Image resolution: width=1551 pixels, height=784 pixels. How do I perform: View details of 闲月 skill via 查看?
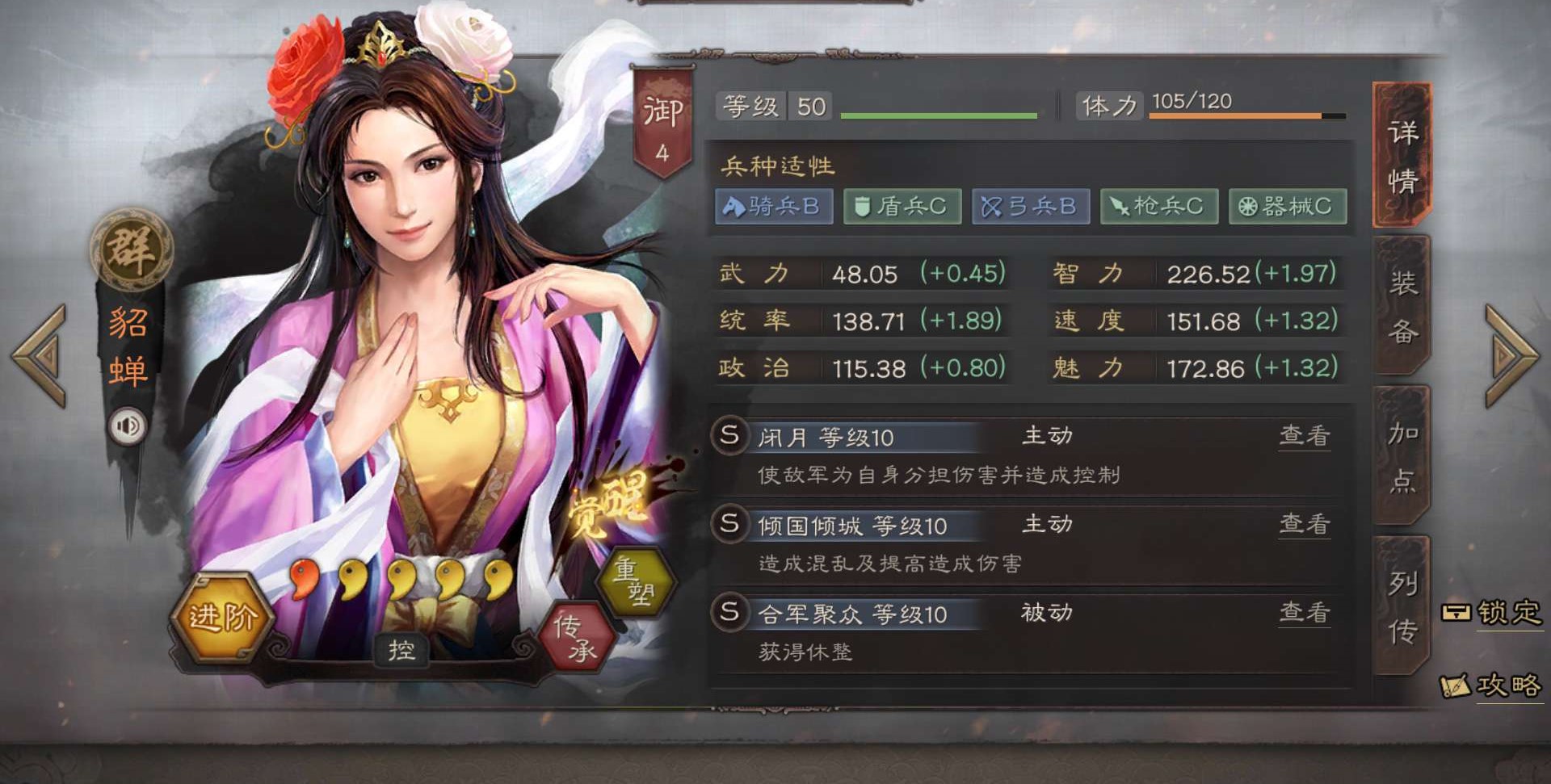coord(1306,437)
